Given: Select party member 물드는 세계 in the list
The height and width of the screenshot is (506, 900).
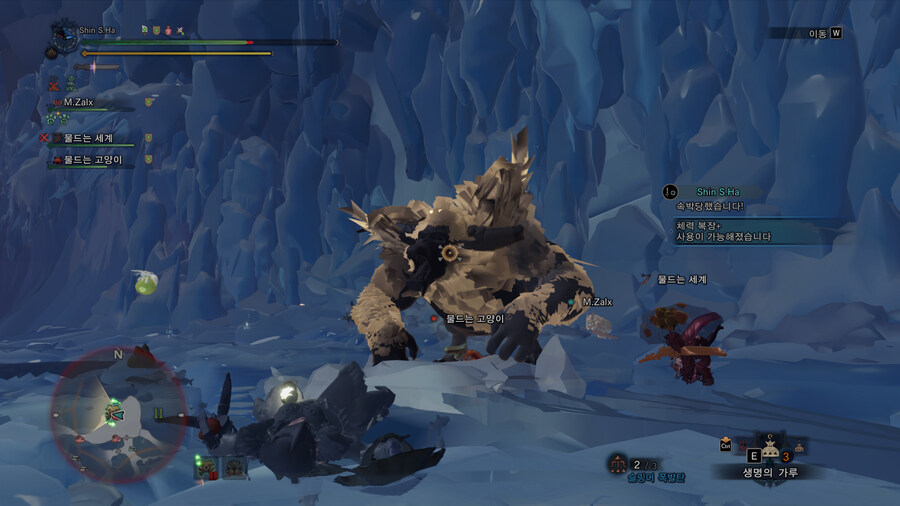Looking at the screenshot, I should pyautogui.click(x=88, y=138).
